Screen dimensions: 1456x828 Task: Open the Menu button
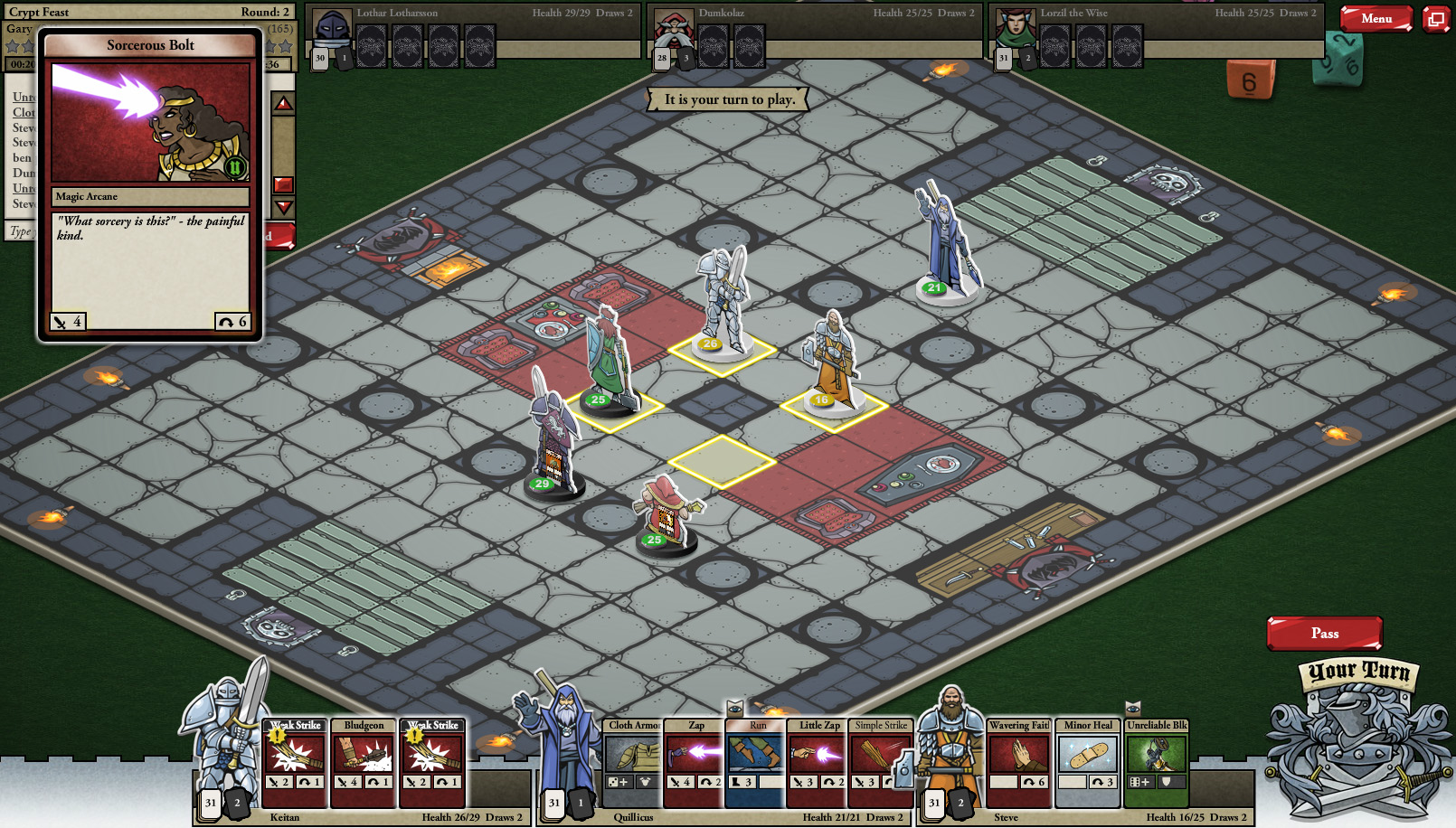(x=1377, y=18)
